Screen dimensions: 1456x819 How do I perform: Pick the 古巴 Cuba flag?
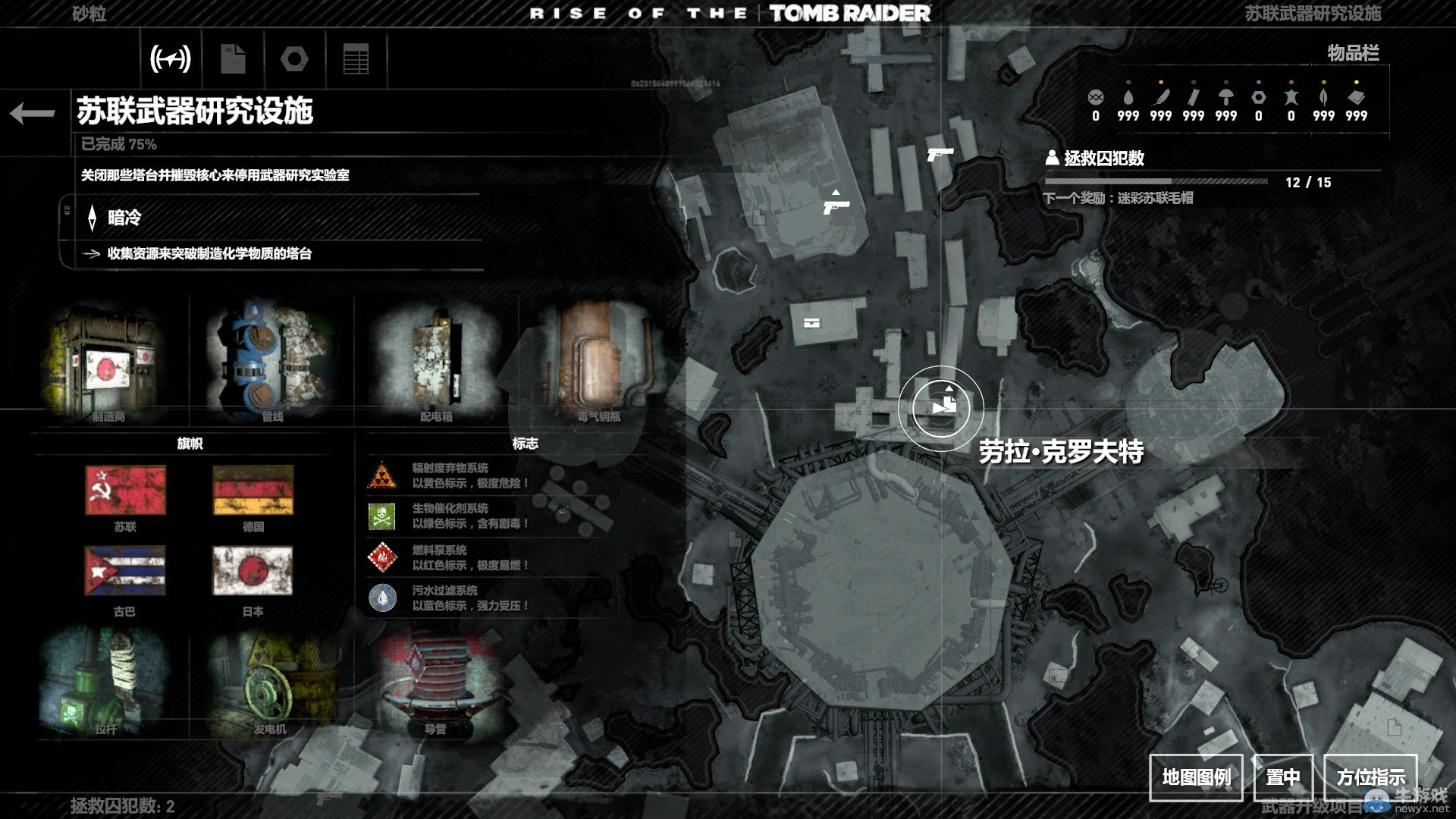click(125, 572)
